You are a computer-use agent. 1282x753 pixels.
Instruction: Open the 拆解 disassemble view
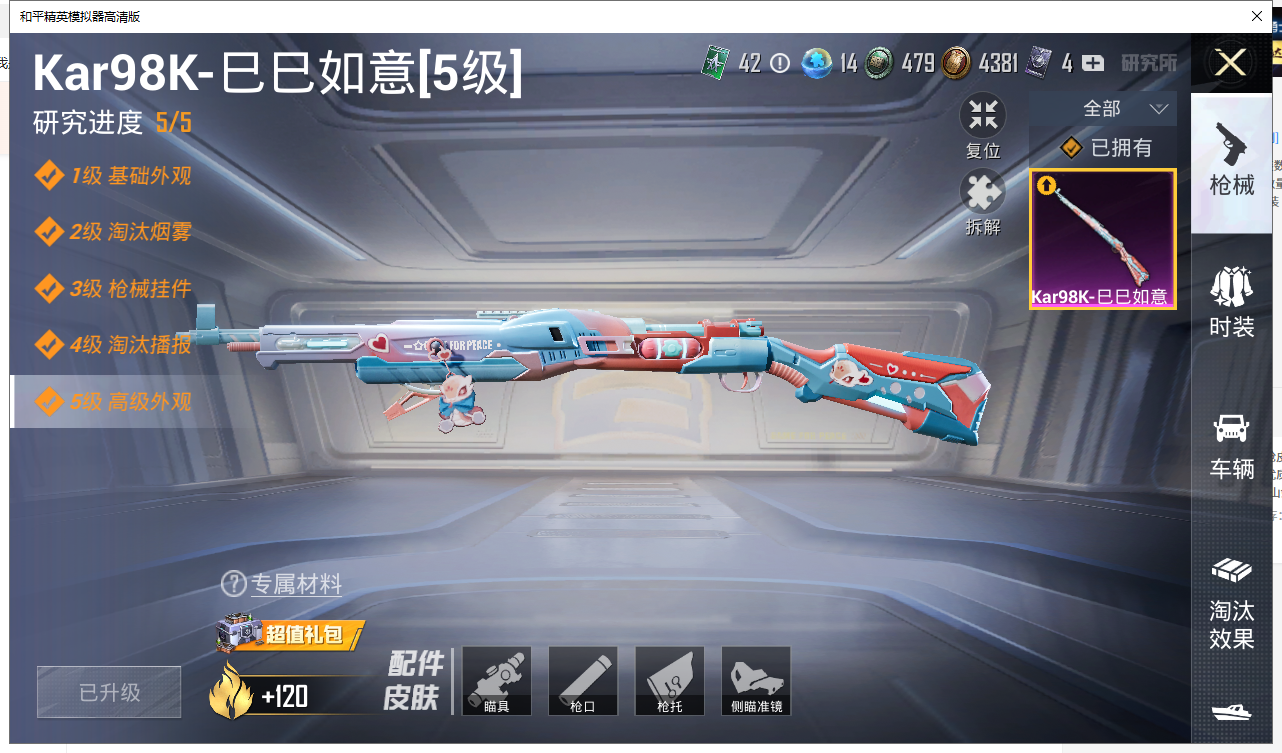(x=983, y=202)
